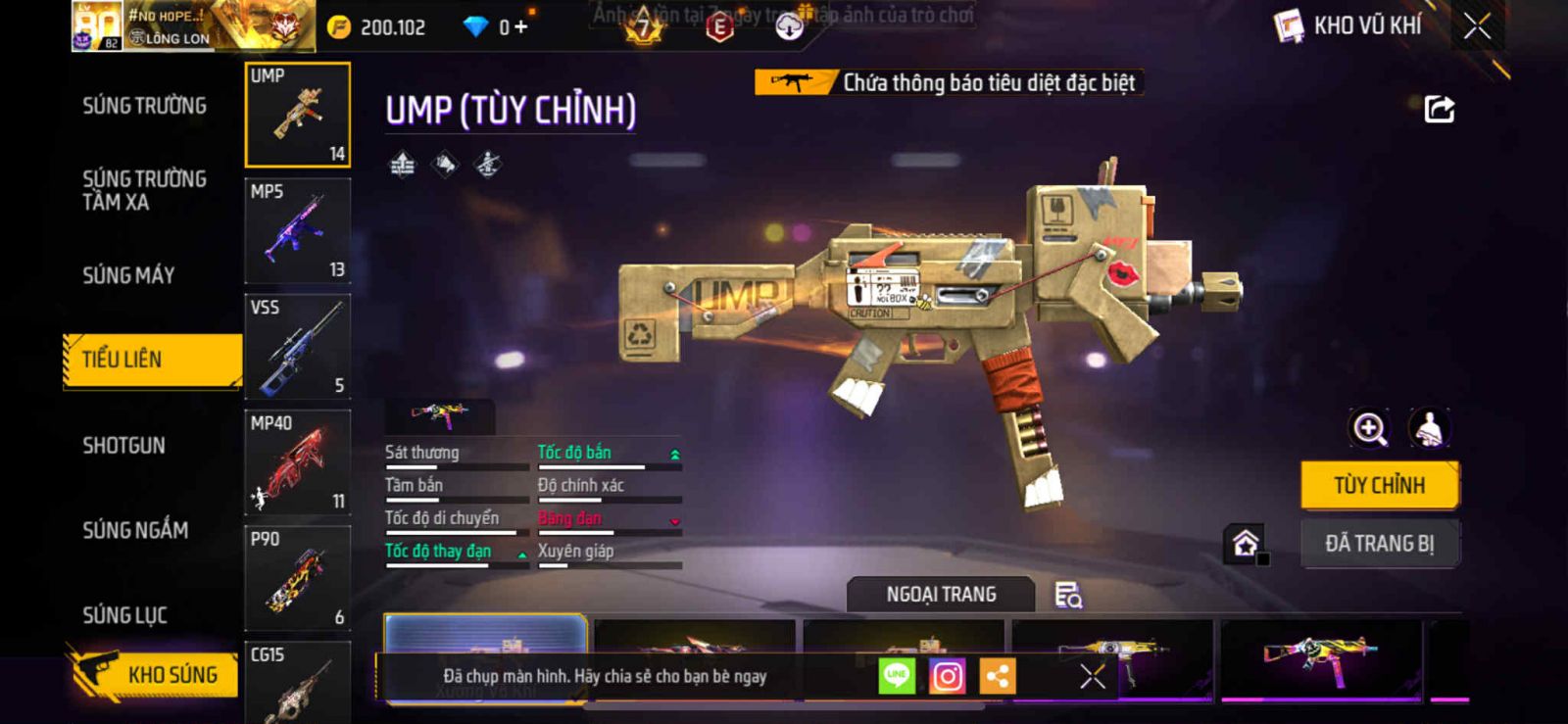
Task: Share screenshot via LINE
Action: click(897, 676)
